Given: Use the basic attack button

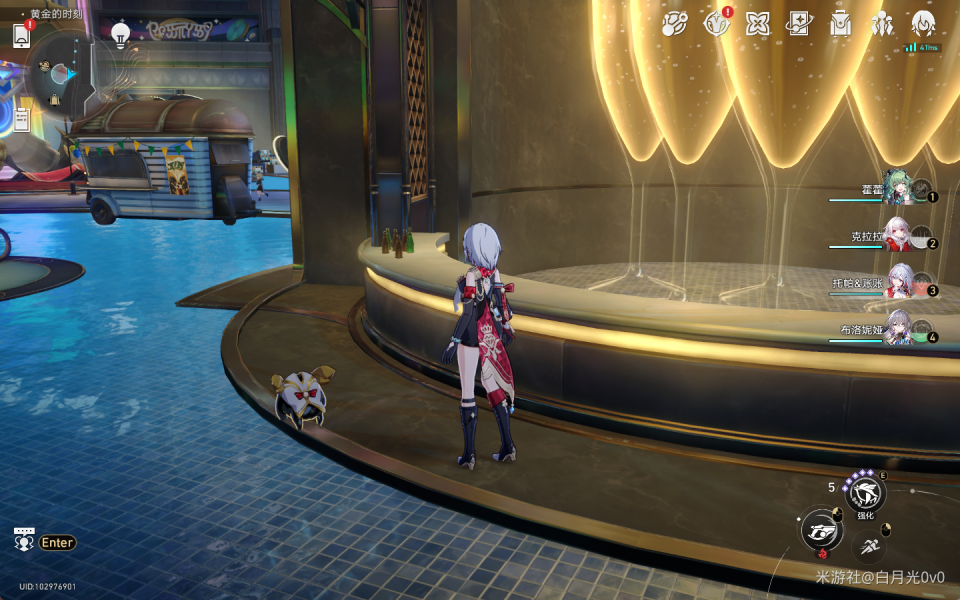Looking at the screenshot, I should (x=821, y=529).
